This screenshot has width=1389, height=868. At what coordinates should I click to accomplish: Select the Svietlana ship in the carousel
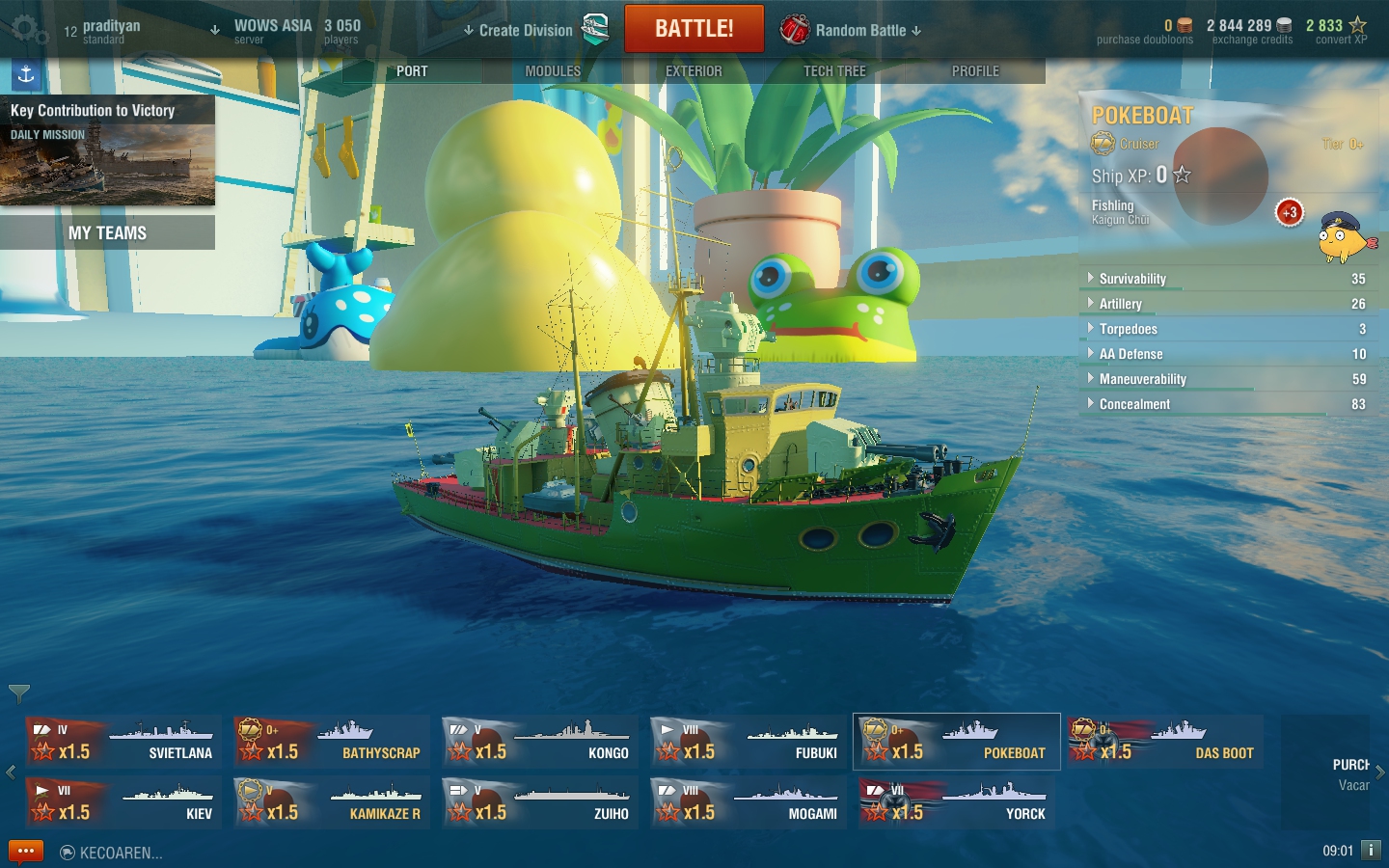tap(123, 742)
